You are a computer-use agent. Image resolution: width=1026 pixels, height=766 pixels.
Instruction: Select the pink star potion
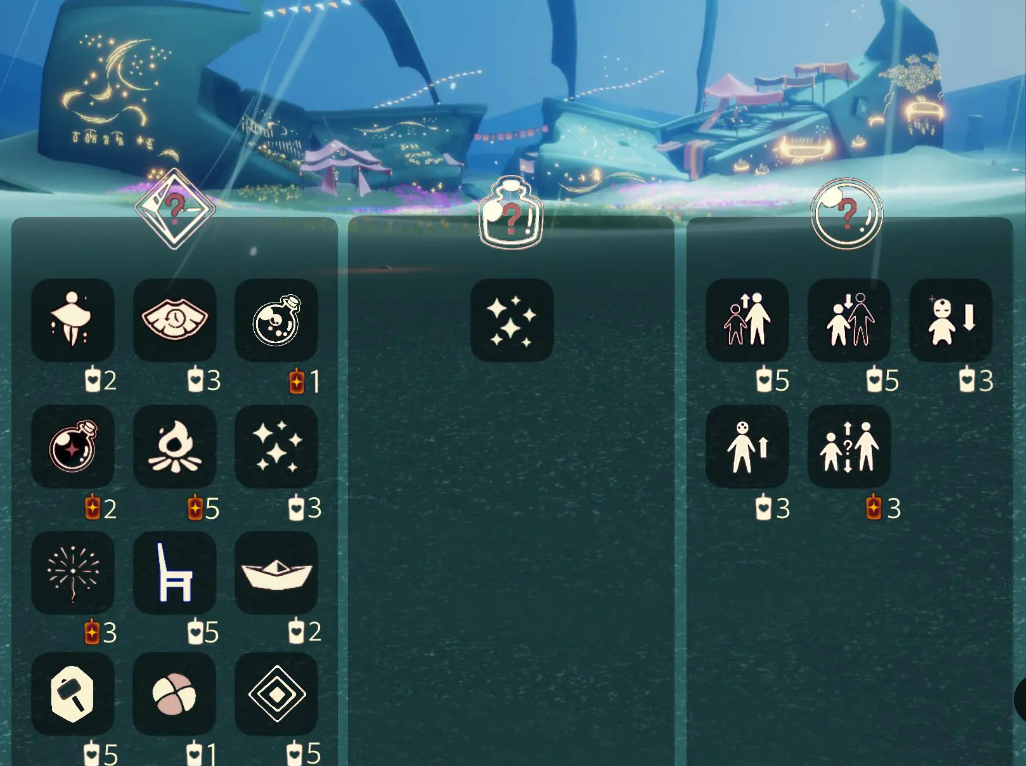click(x=72, y=447)
